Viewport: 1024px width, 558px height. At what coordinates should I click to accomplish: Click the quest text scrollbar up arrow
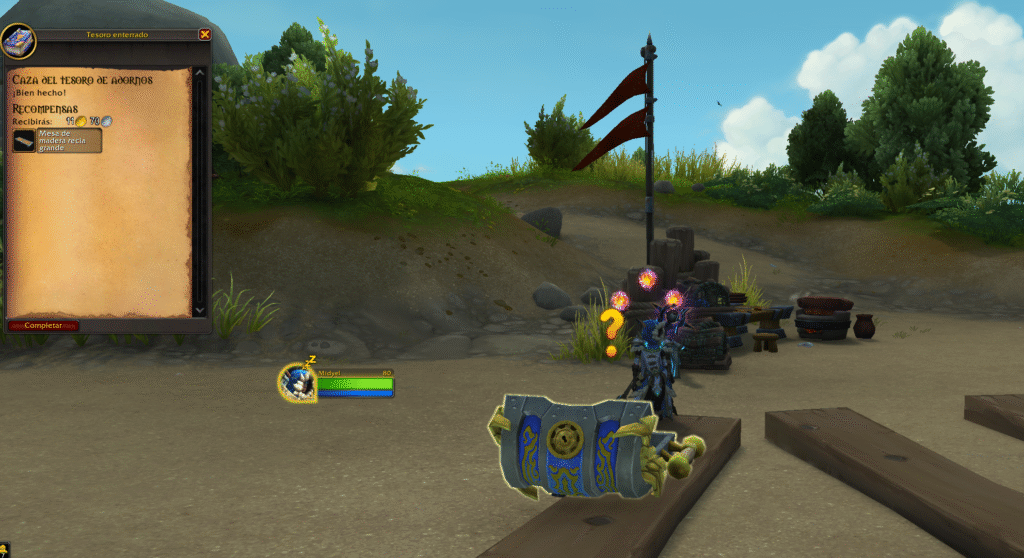pos(199,72)
